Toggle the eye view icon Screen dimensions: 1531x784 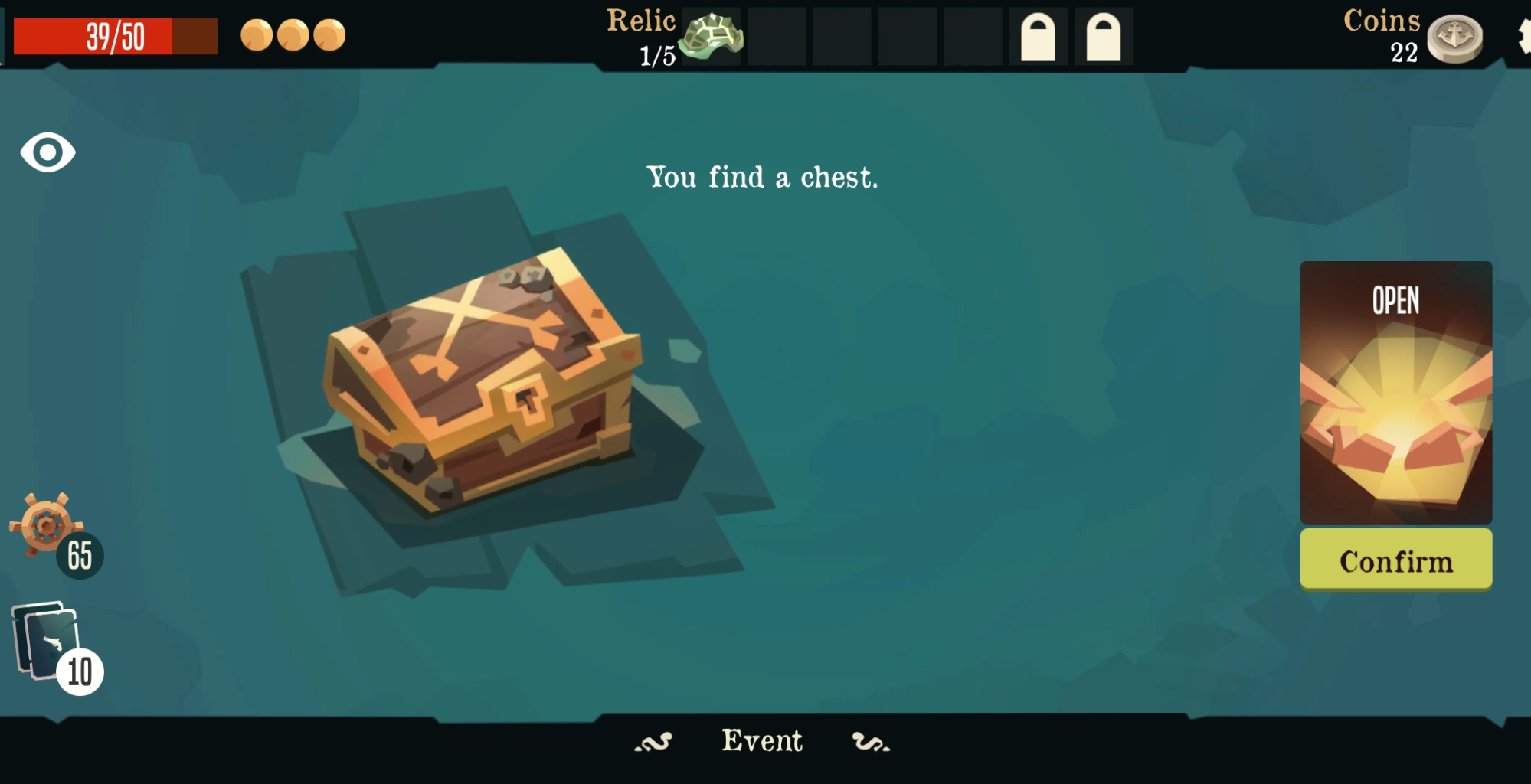(x=47, y=152)
